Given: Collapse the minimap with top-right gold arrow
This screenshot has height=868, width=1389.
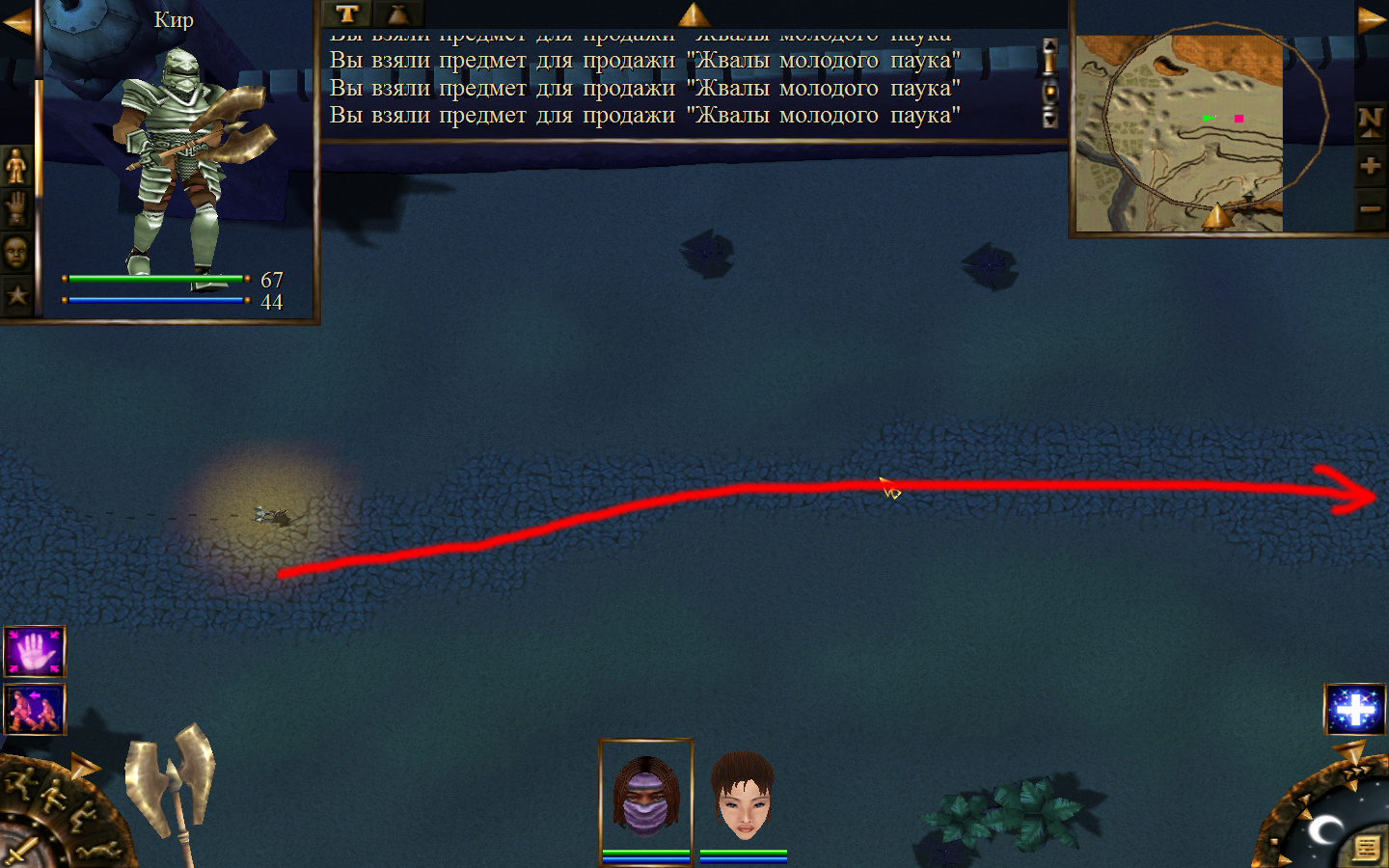Looking at the screenshot, I should pos(1371,19).
